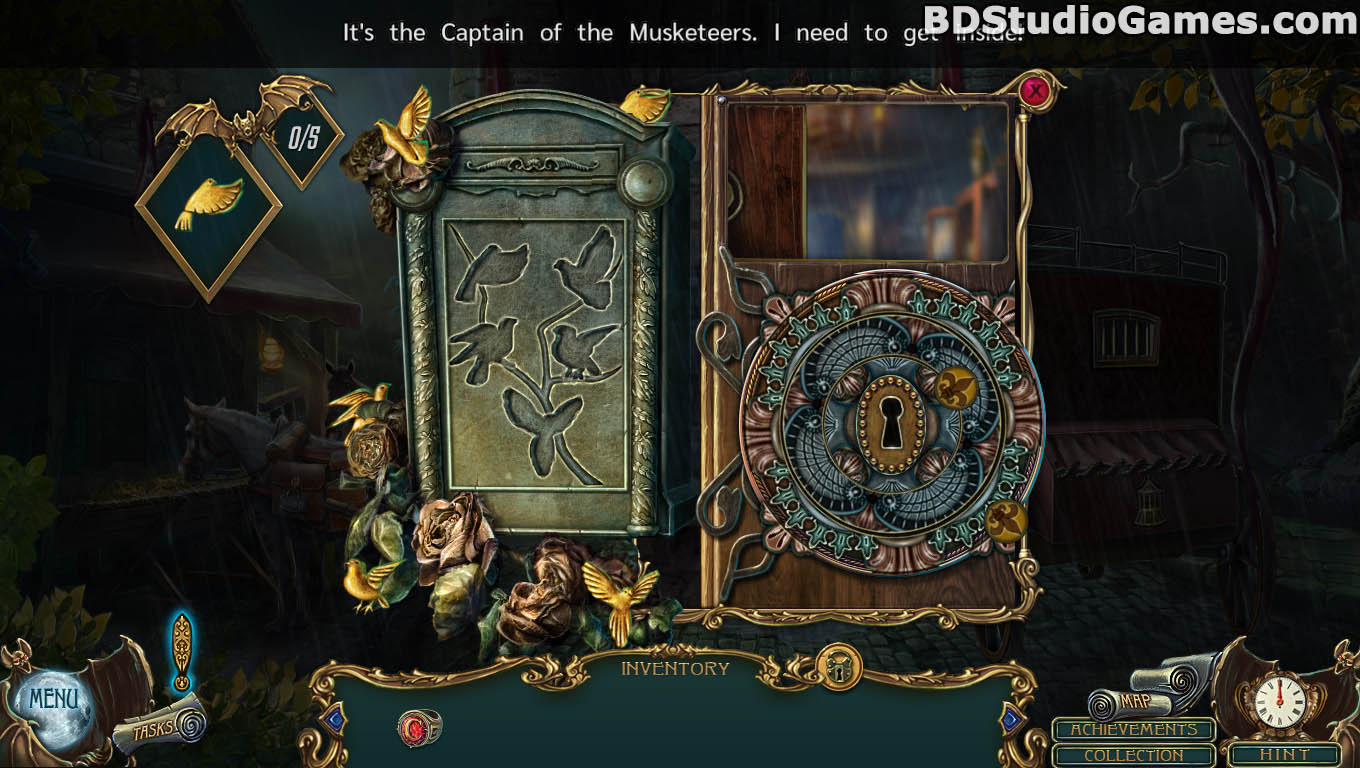Open the Collection screen

coord(1133,756)
